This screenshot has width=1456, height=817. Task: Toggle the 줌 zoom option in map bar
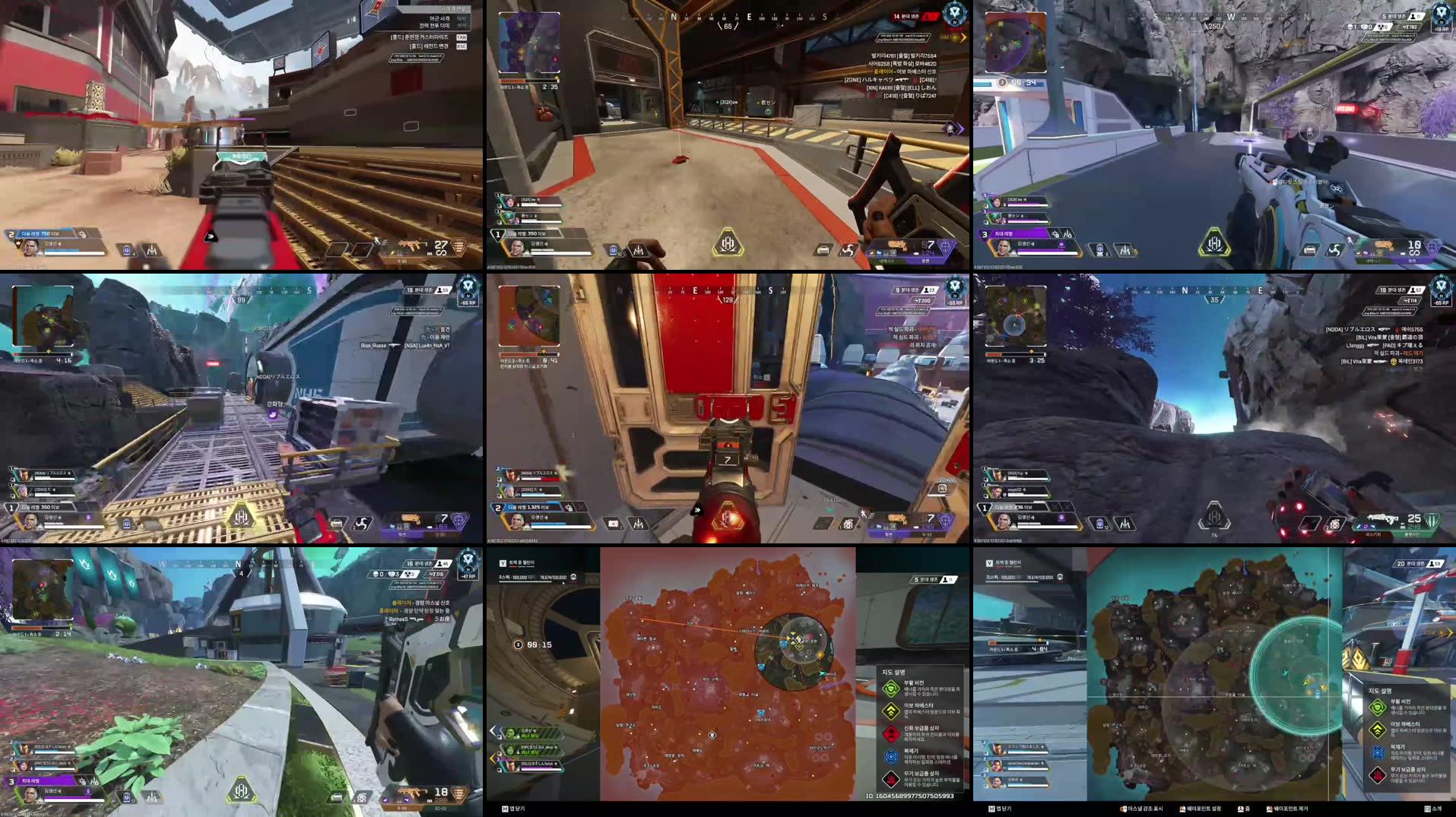tap(1244, 808)
